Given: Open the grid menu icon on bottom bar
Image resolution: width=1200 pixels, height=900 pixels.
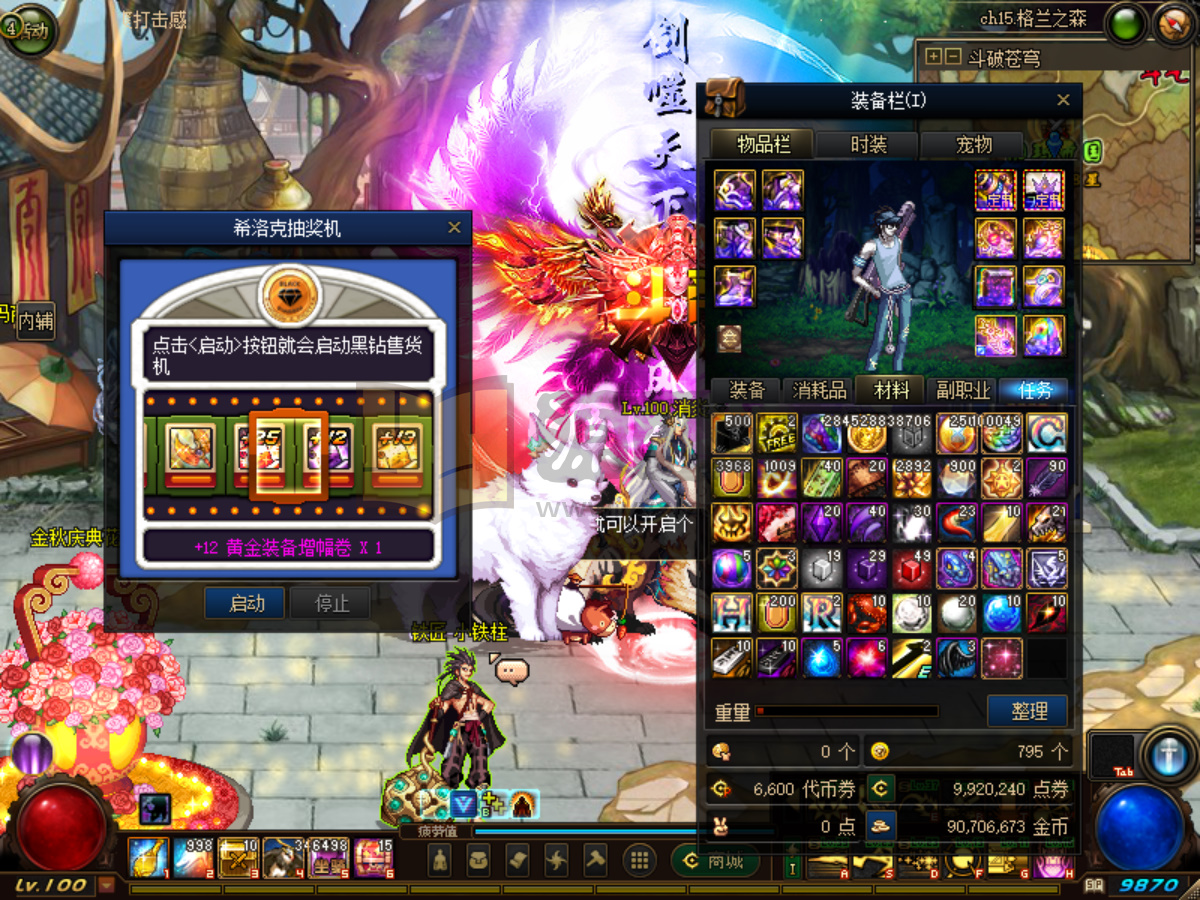Looking at the screenshot, I should (639, 860).
